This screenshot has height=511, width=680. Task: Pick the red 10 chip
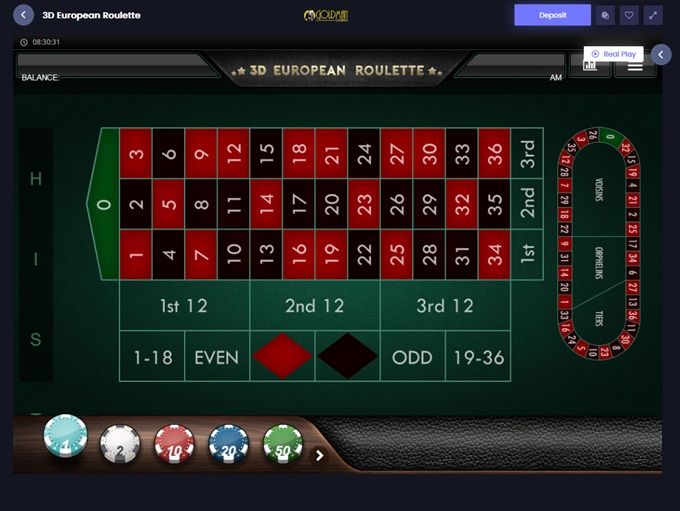pos(174,444)
